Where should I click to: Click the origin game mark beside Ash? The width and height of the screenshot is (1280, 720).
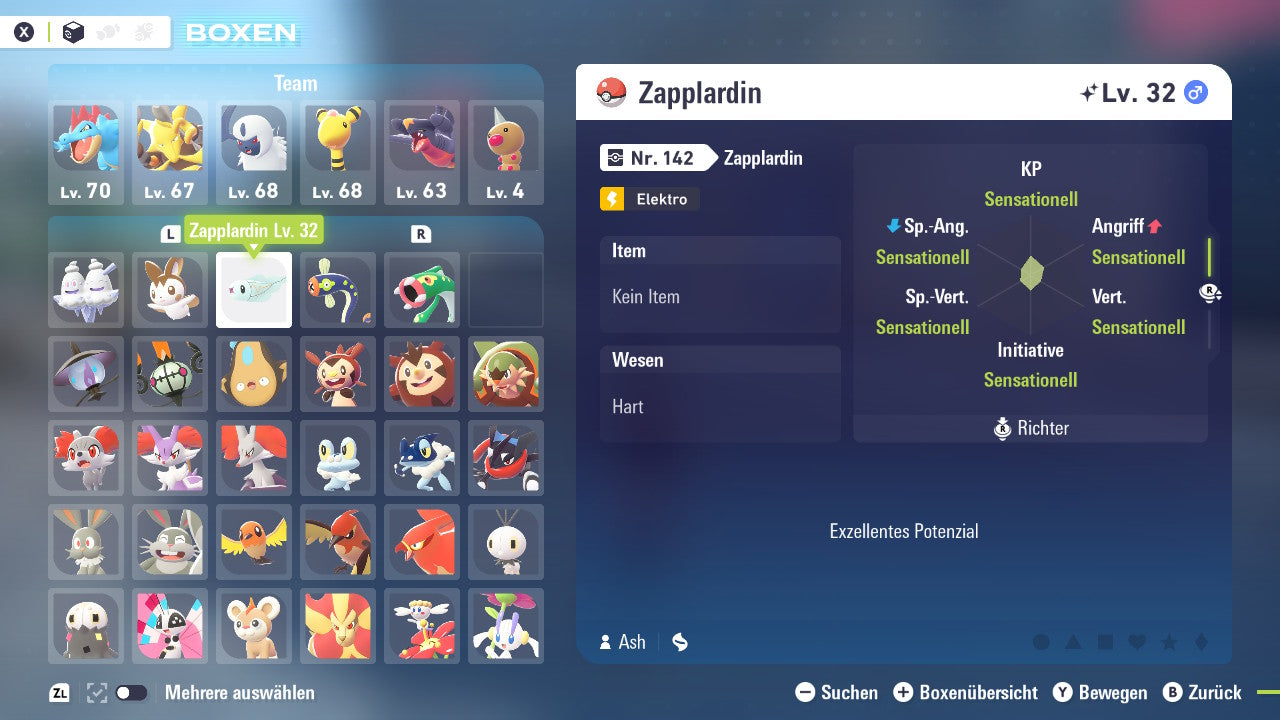(679, 642)
